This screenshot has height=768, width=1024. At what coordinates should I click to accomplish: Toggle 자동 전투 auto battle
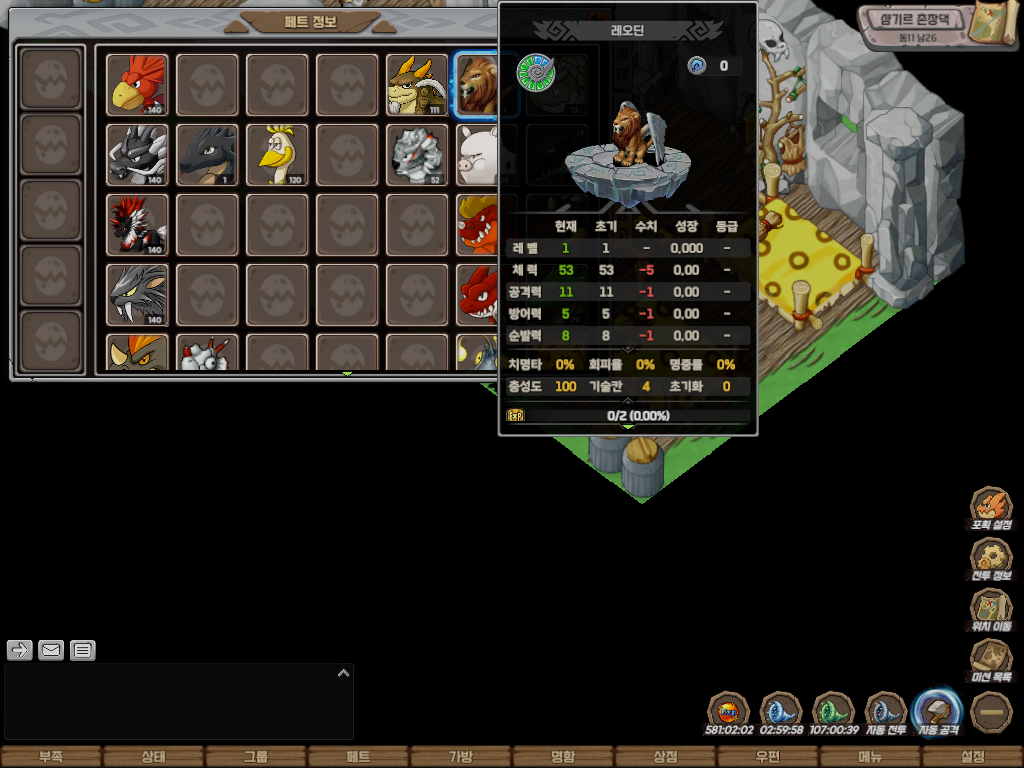885,709
